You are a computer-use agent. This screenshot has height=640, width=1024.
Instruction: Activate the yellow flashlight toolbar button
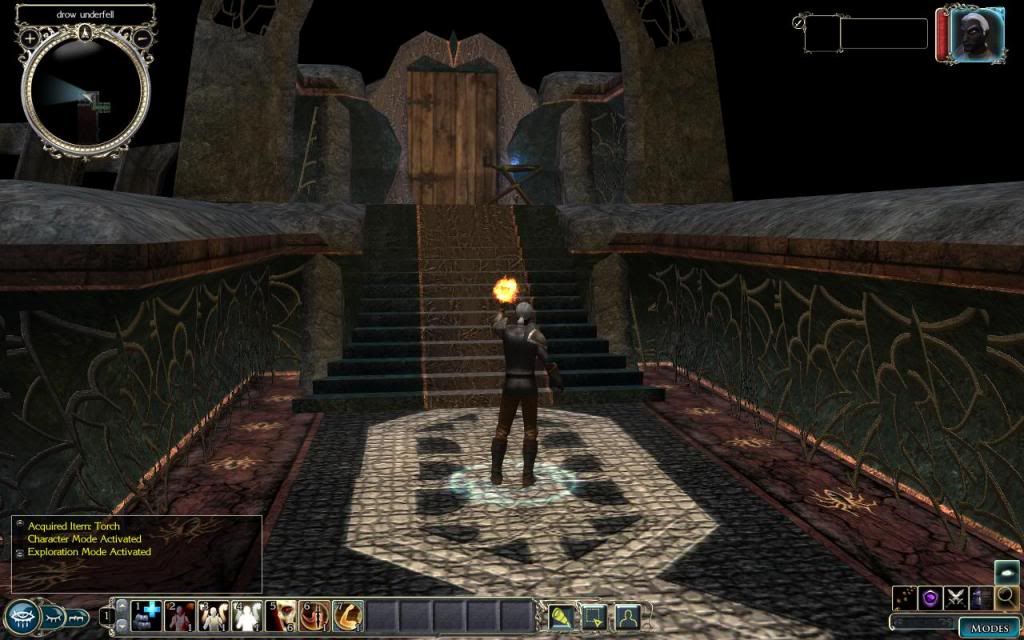pos(560,616)
